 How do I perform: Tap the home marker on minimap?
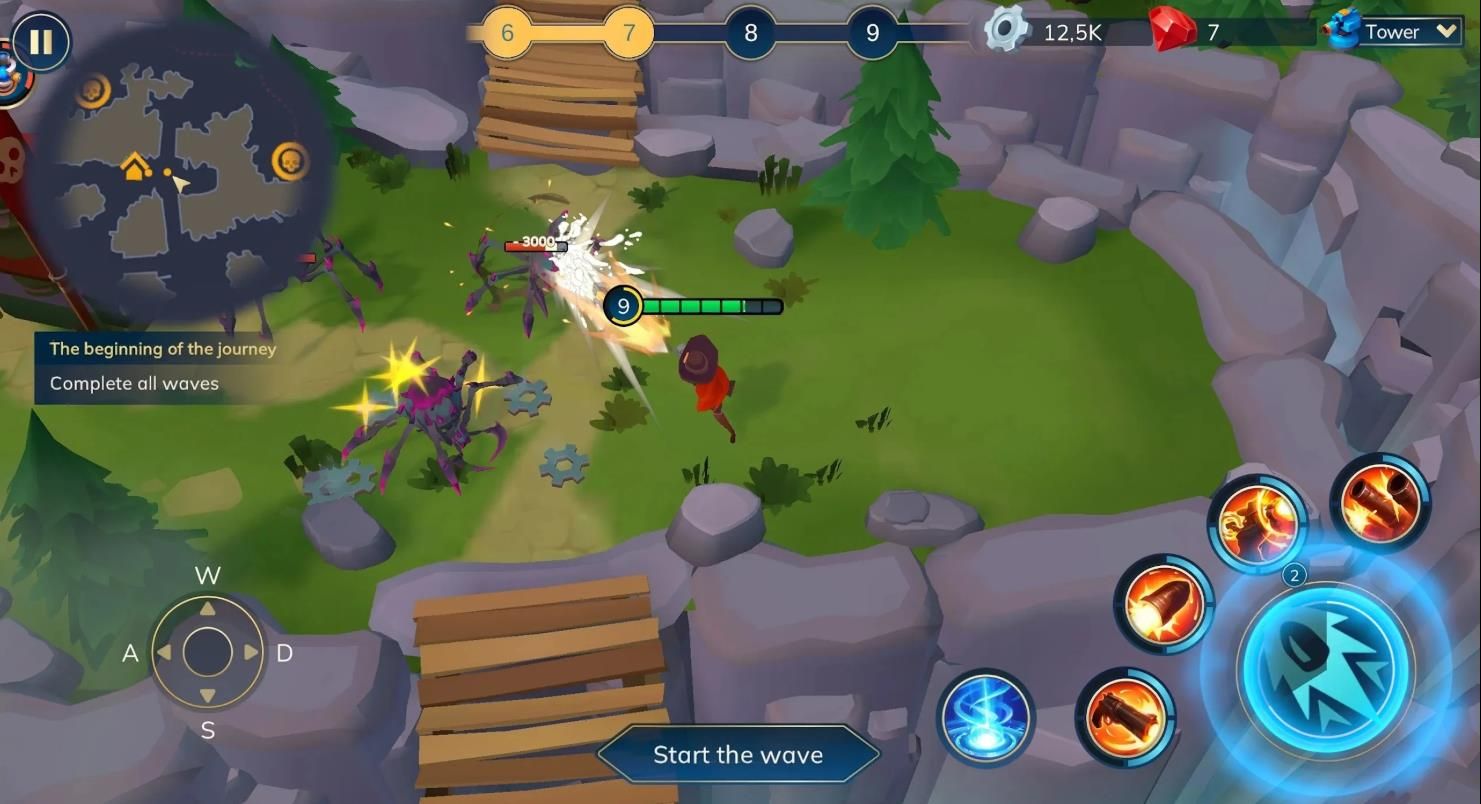136,166
